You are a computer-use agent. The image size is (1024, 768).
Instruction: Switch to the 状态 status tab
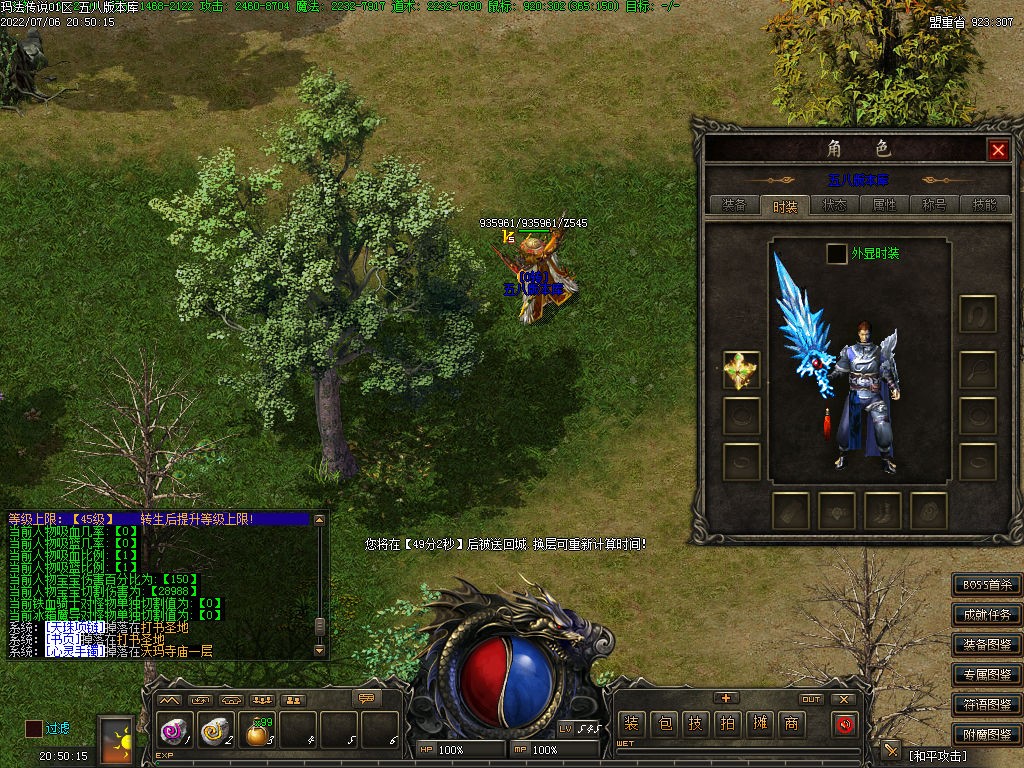pos(834,205)
